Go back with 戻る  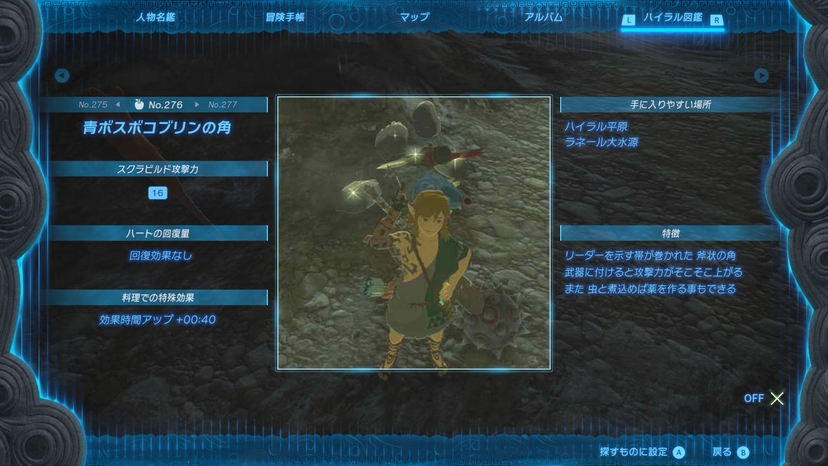click(x=730, y=452)
